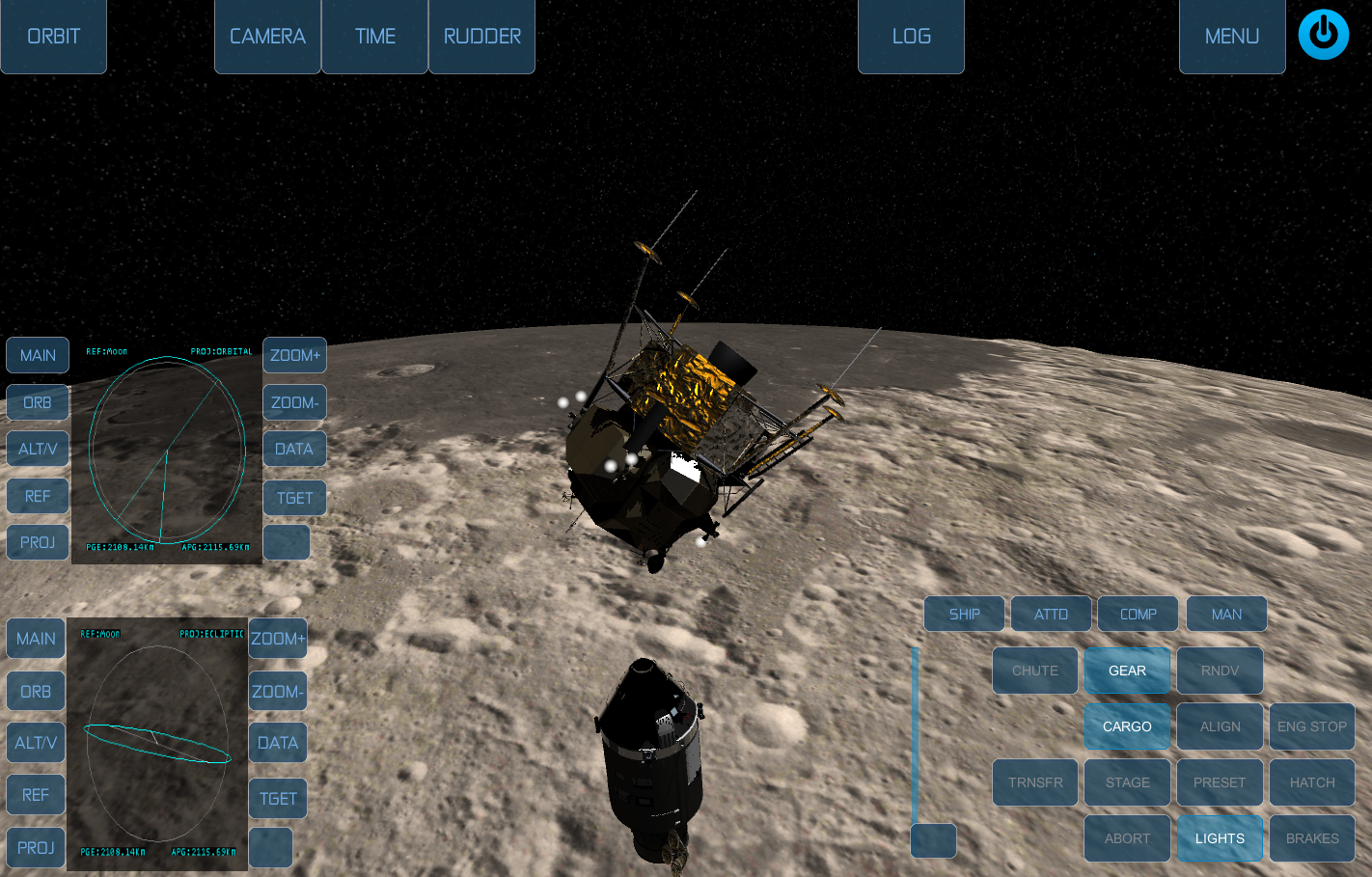The image size is (1372, 877).
Task: Toggle the GEAR control
Action: (x=1127, y=671)
